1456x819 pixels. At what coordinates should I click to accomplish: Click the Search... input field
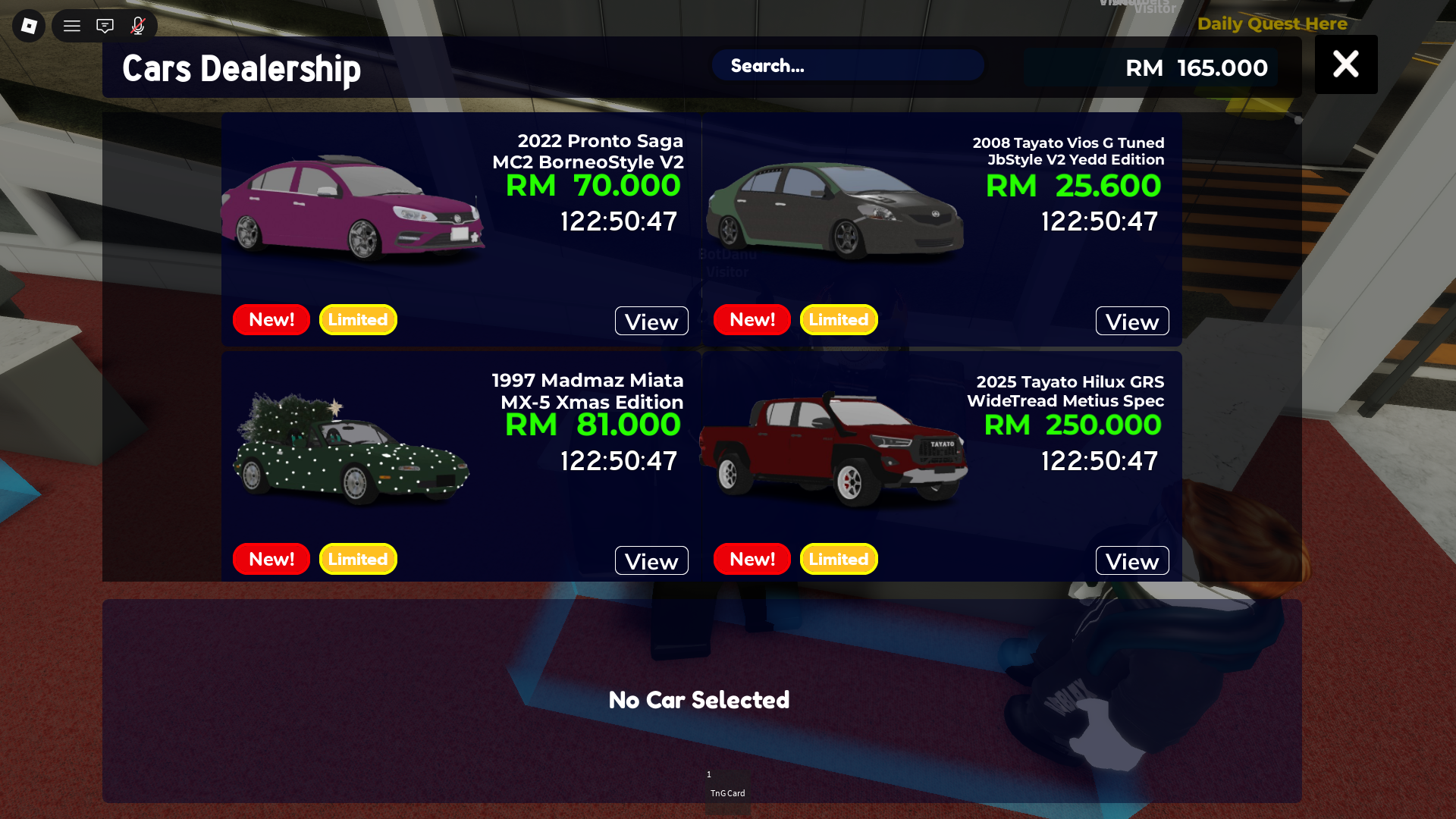(847, 66)
